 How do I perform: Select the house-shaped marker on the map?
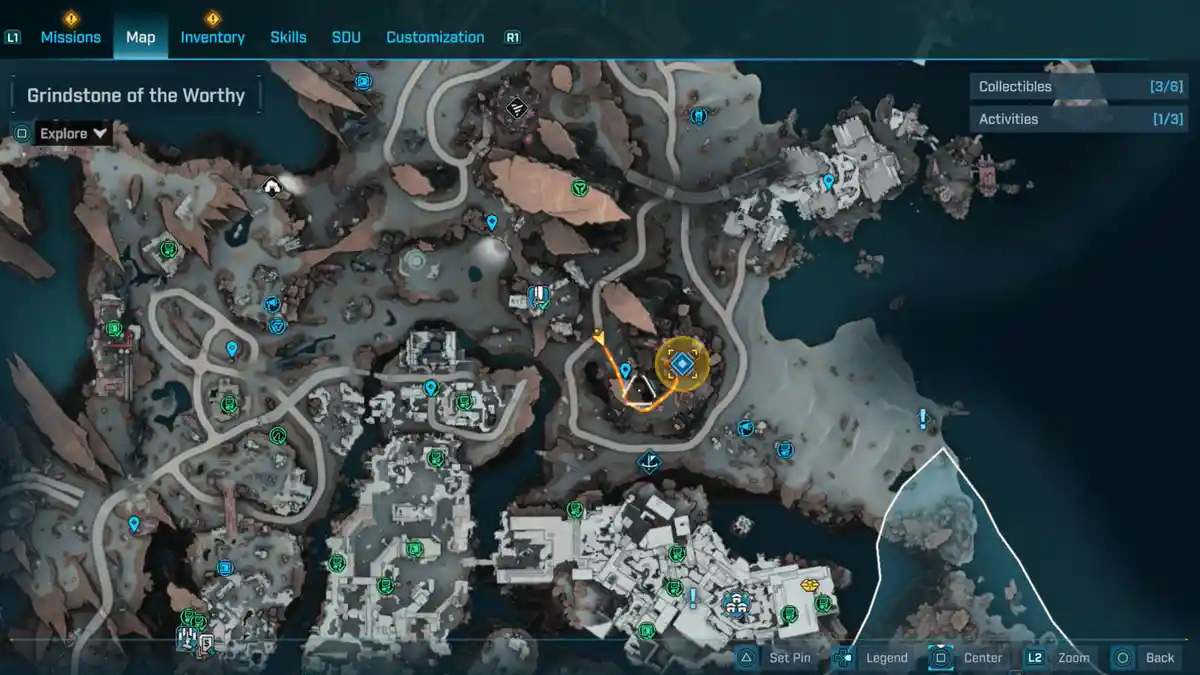[271, 186]
